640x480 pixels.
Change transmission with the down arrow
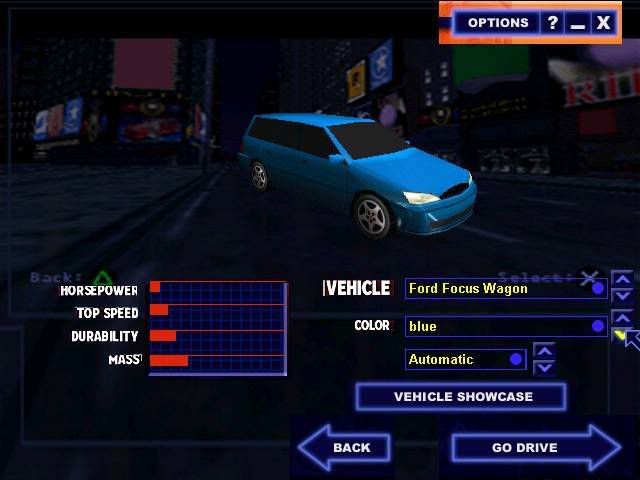pos(544,367)
